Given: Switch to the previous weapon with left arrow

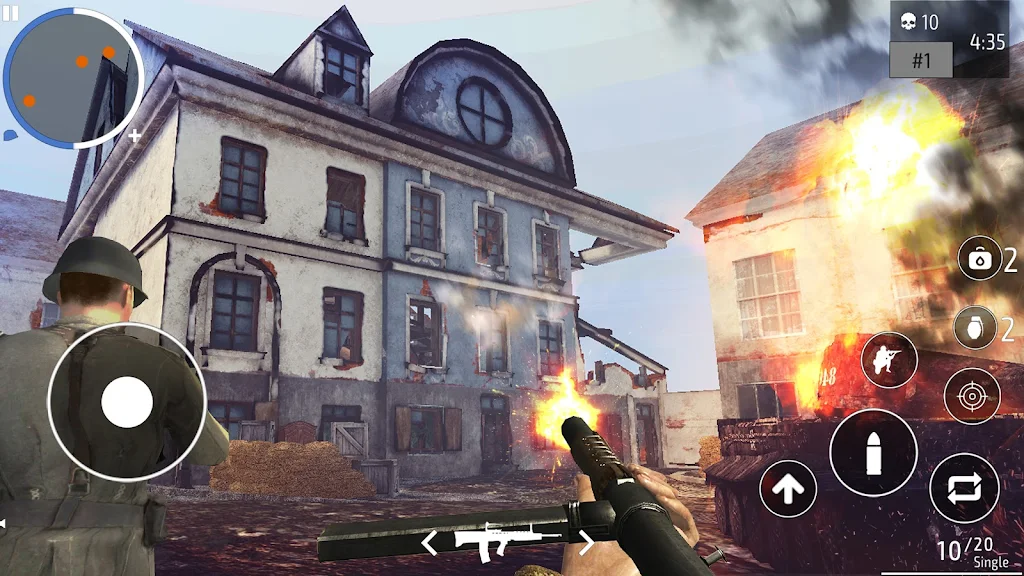Looking at the screenshot, I should [x=429, y=543].
